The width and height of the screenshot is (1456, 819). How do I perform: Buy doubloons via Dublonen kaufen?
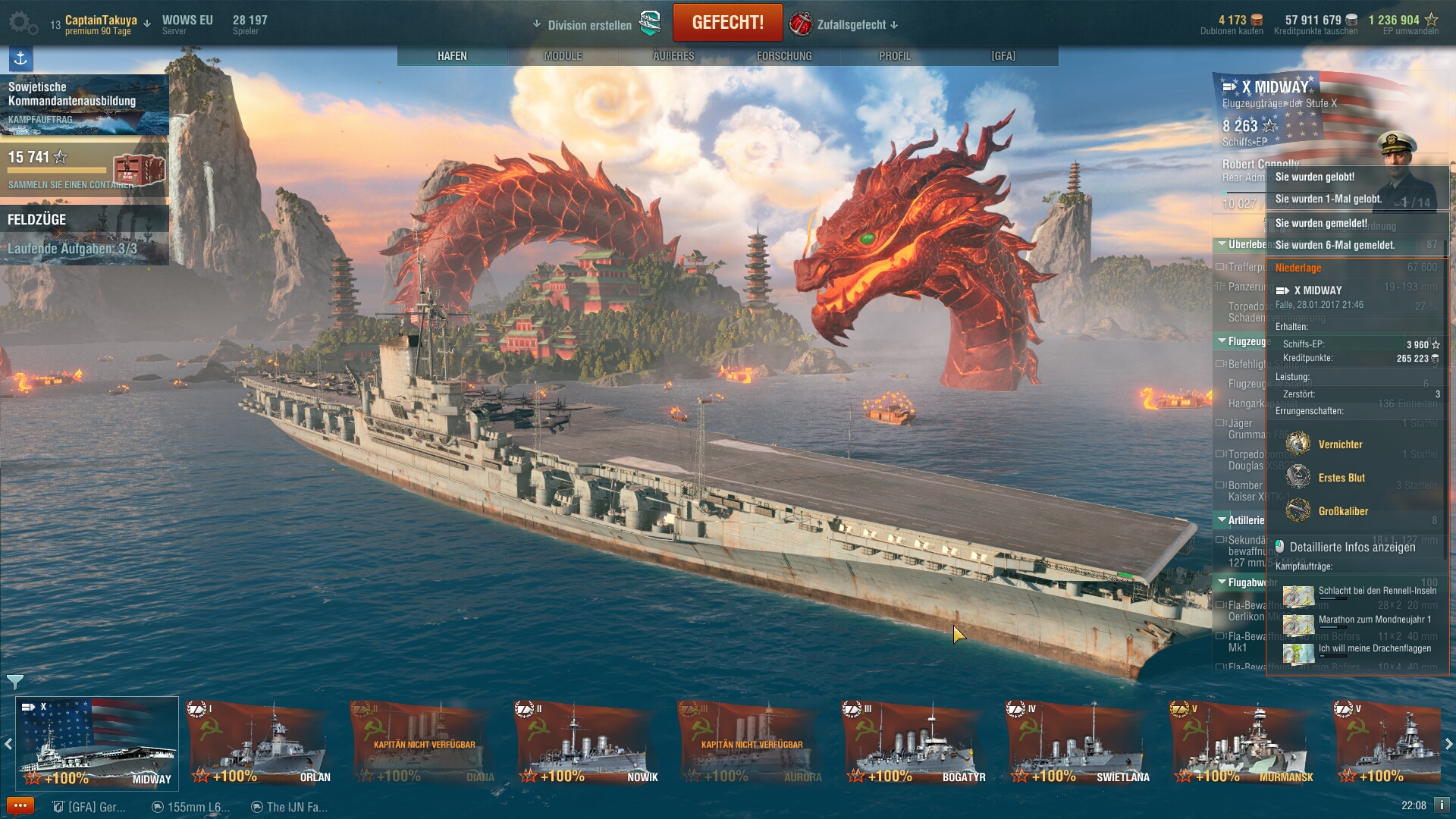(1232, 31)
